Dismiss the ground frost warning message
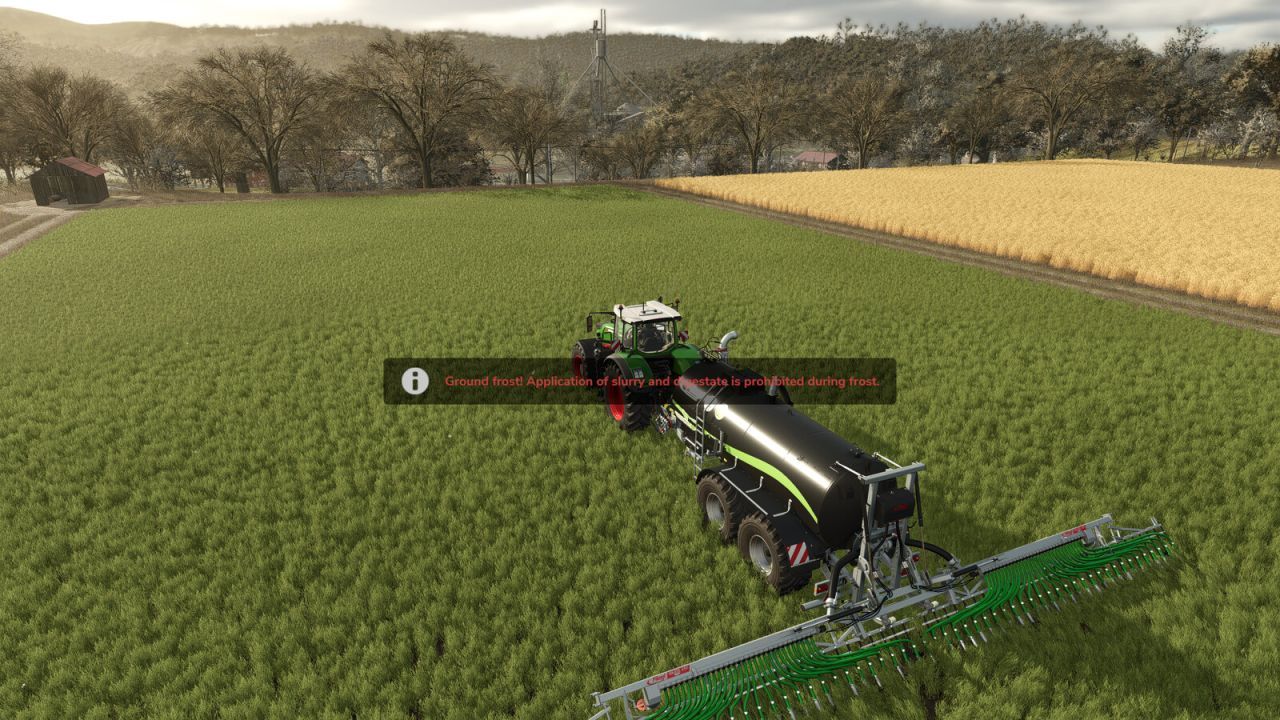Screen dimensions: 1280x720 point(640,380)
